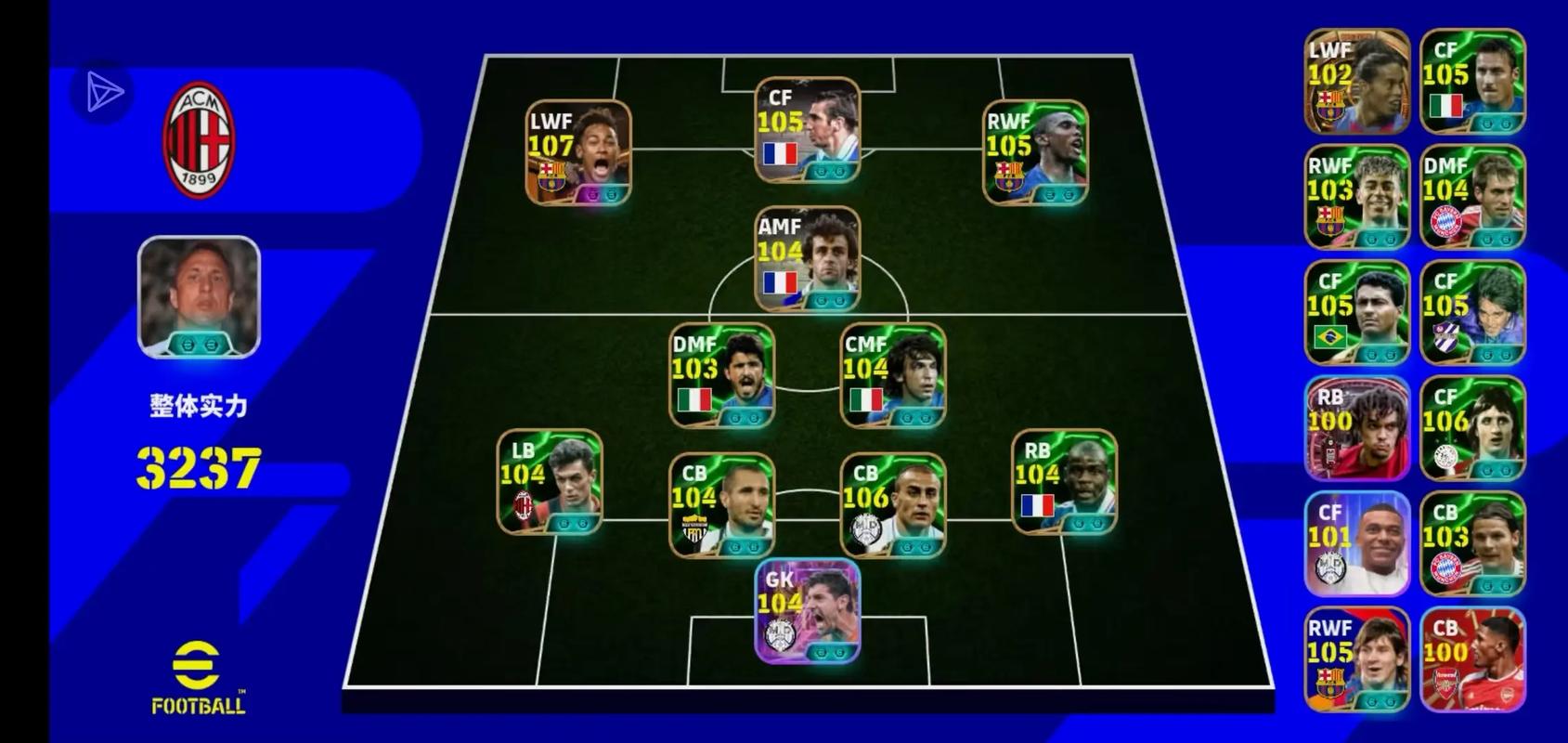Select the DMF 104 substitute card
The image size is (1568, 743).
[1471, 197]
